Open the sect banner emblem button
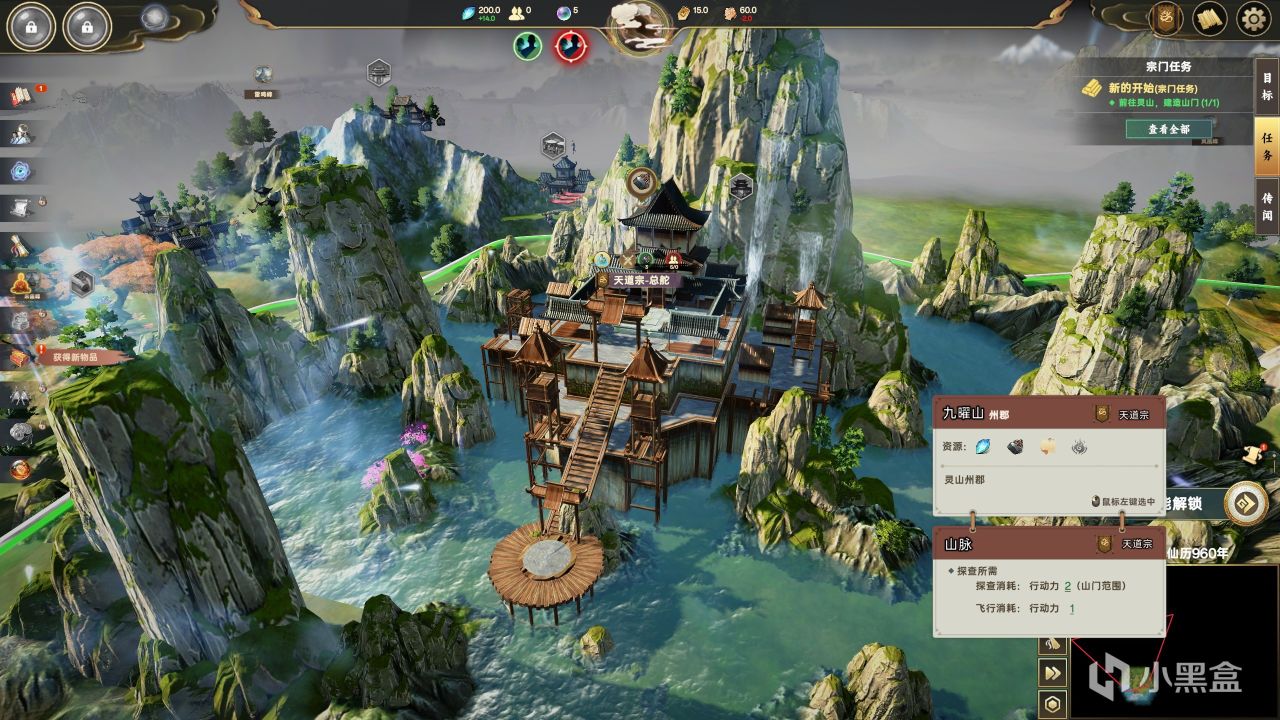The image size is (1280, 720). [1165, 18]
